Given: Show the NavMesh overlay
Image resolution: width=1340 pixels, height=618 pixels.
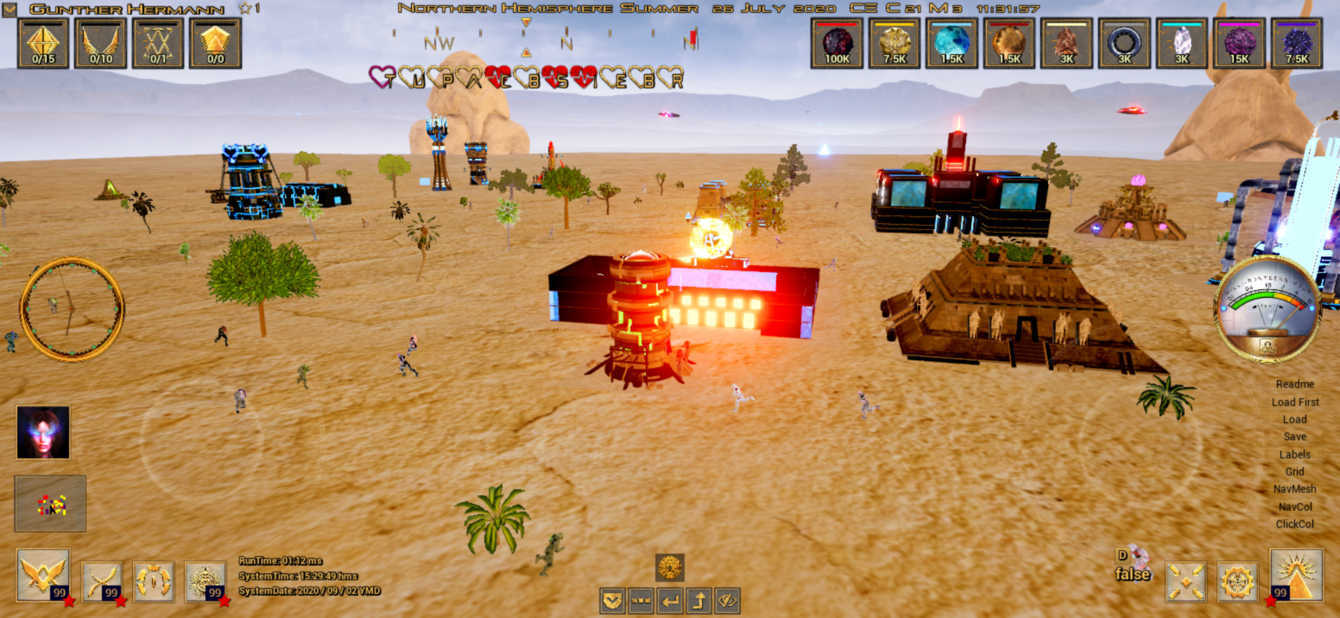Looking at the screenshot, I should tap(1294, 489).
